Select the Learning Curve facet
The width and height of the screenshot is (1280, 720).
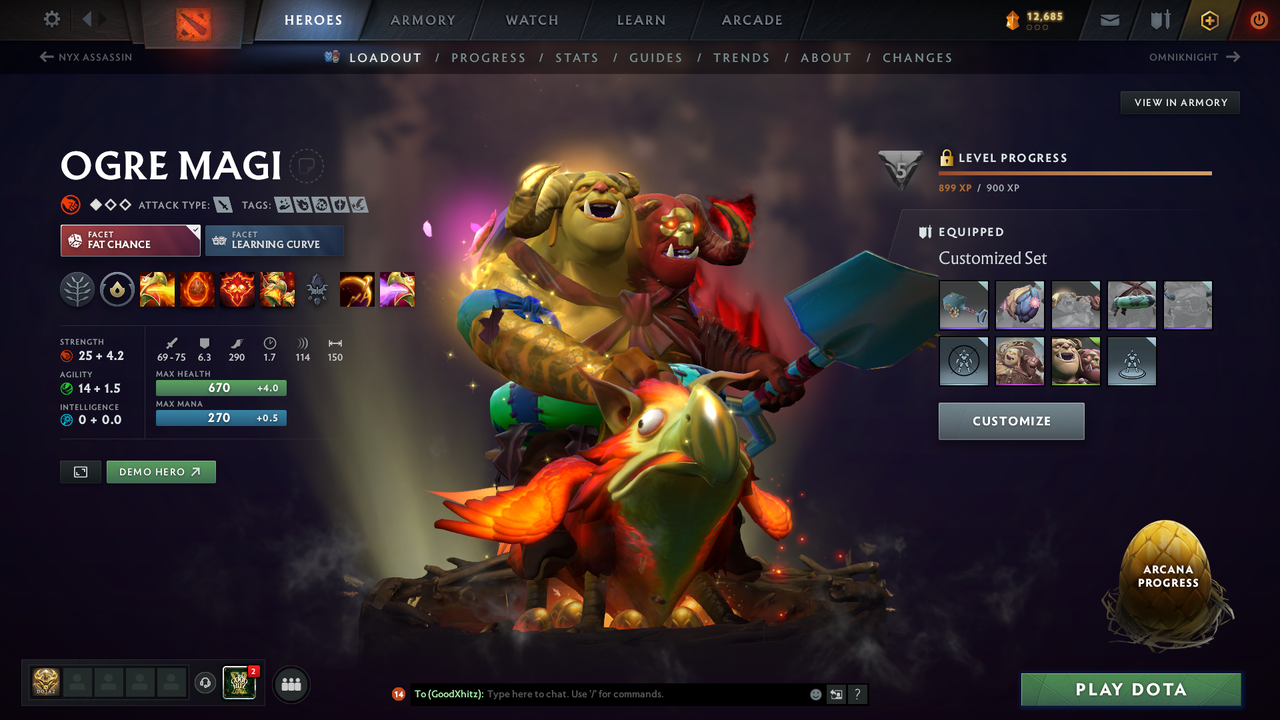(274, 241)
